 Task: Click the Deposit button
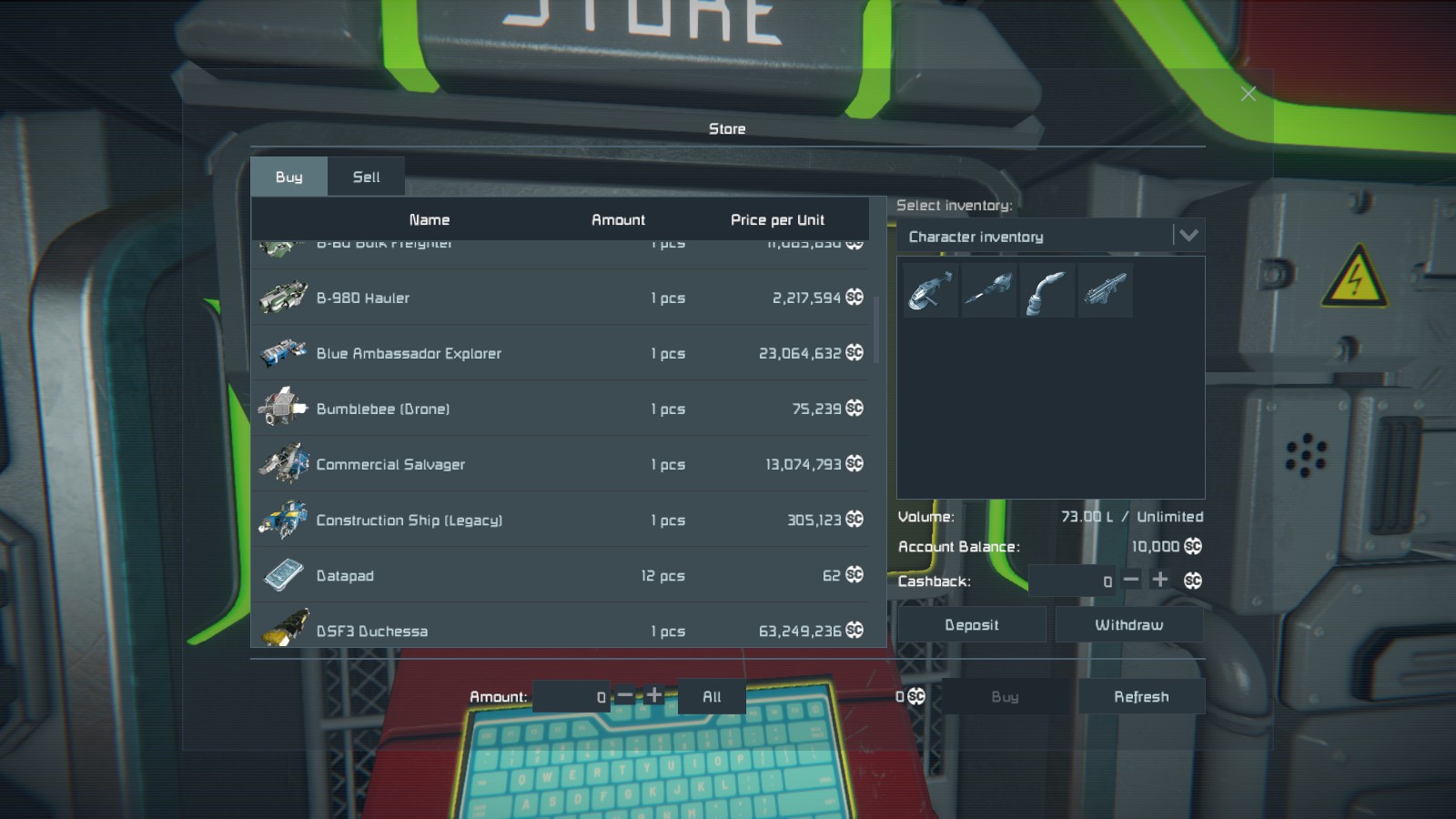coord(971,624)
